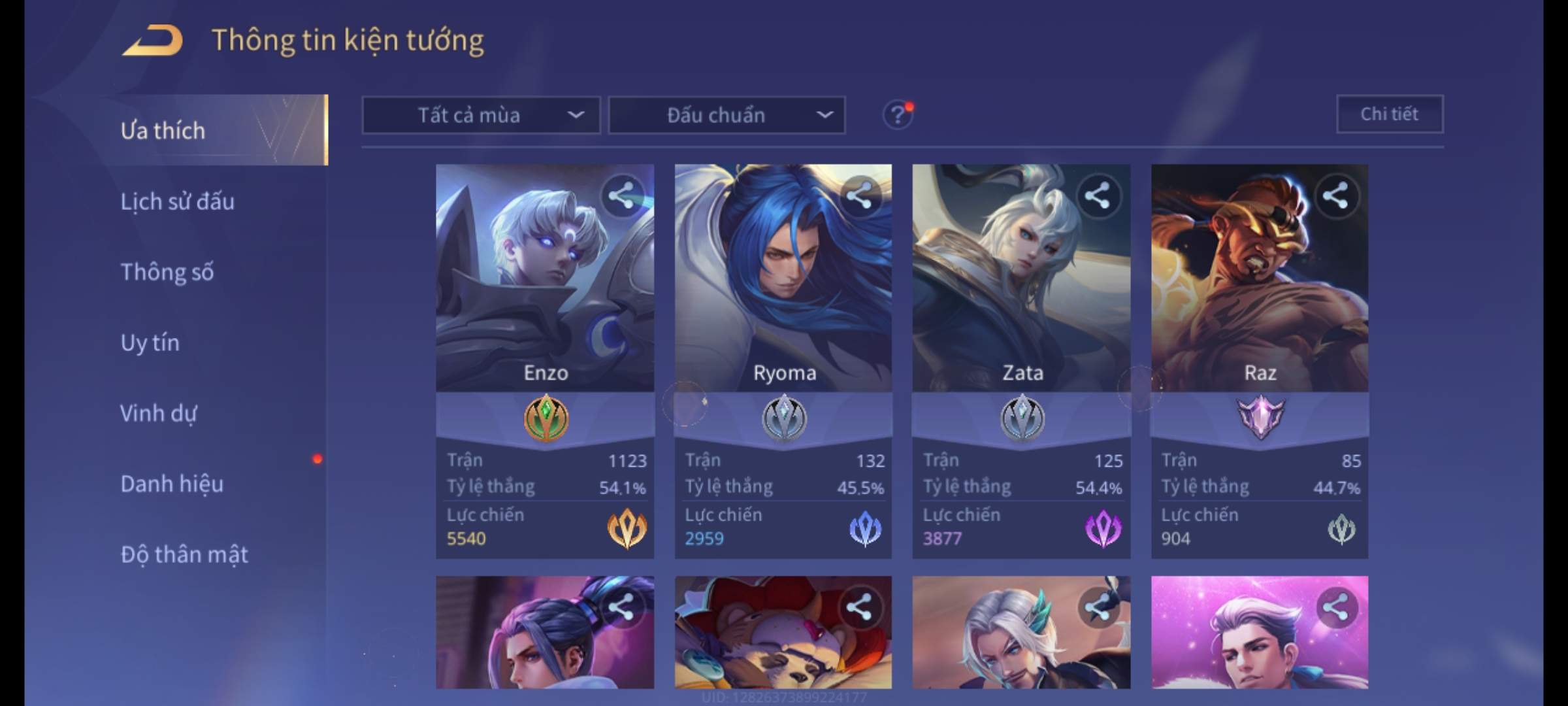1568x706 pixels.
Task: Choose the Ryoma hero card
Action: point(783,294)
